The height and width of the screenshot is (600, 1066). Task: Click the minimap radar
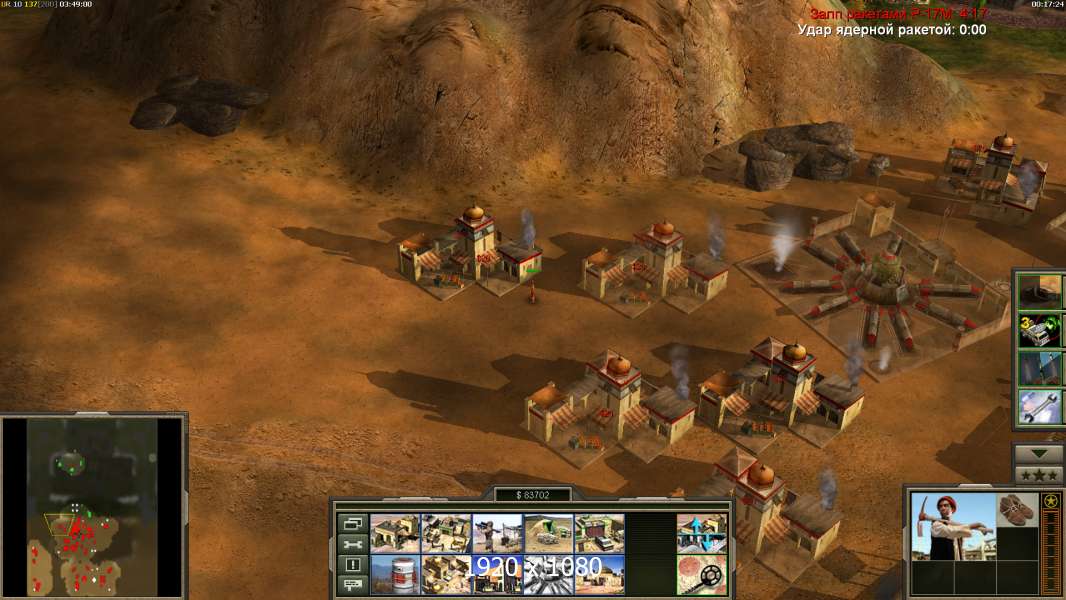(93, 505)
